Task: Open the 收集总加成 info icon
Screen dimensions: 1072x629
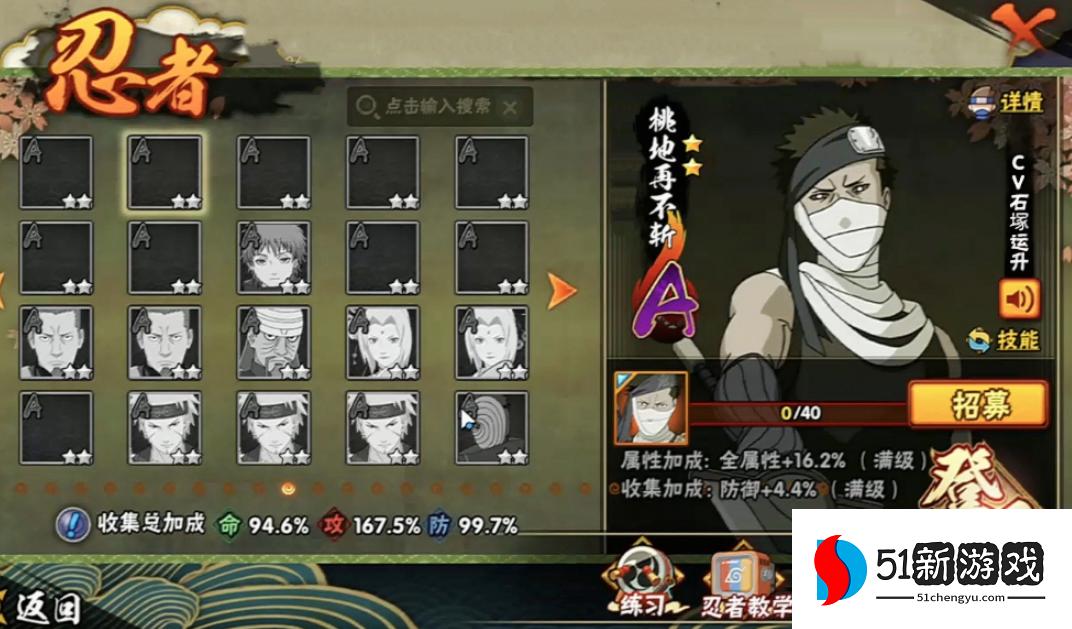Action: click(70, 523)
